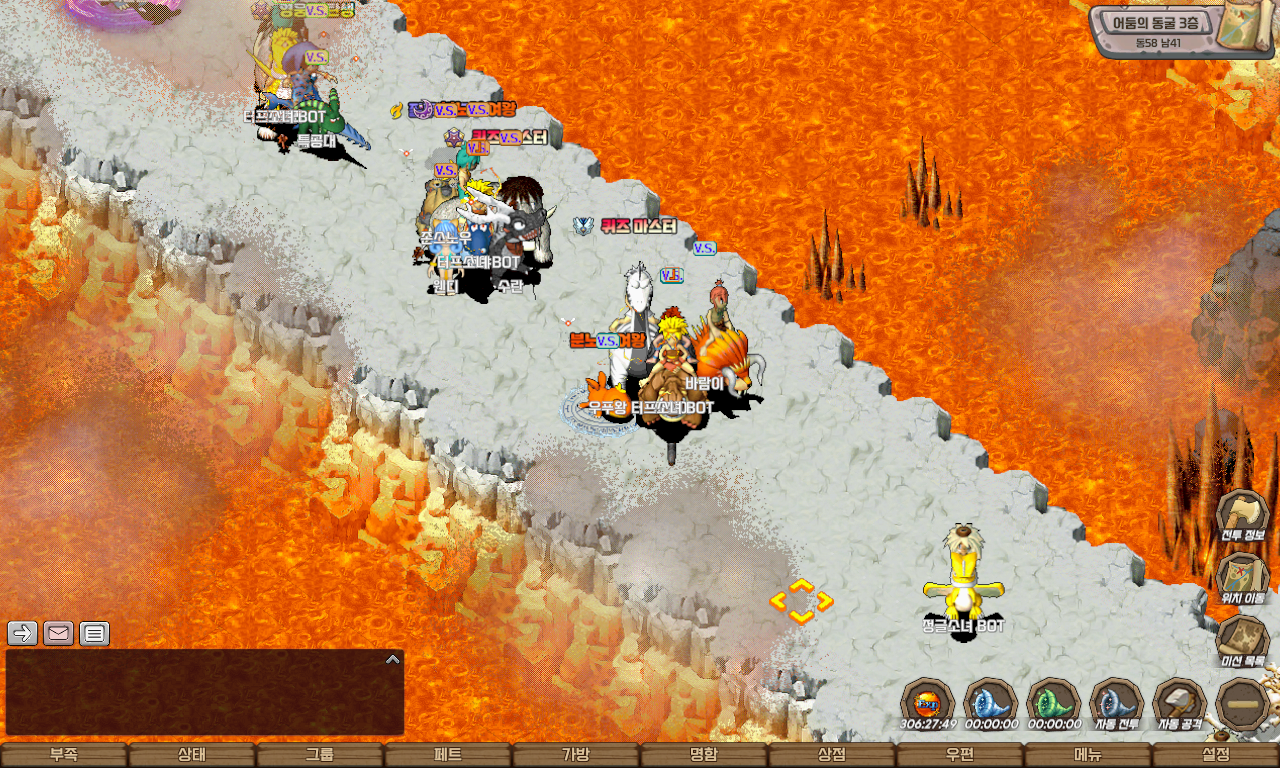
Task: Open the 설정 (settings) menu
Action: (x=1216, y=755)
